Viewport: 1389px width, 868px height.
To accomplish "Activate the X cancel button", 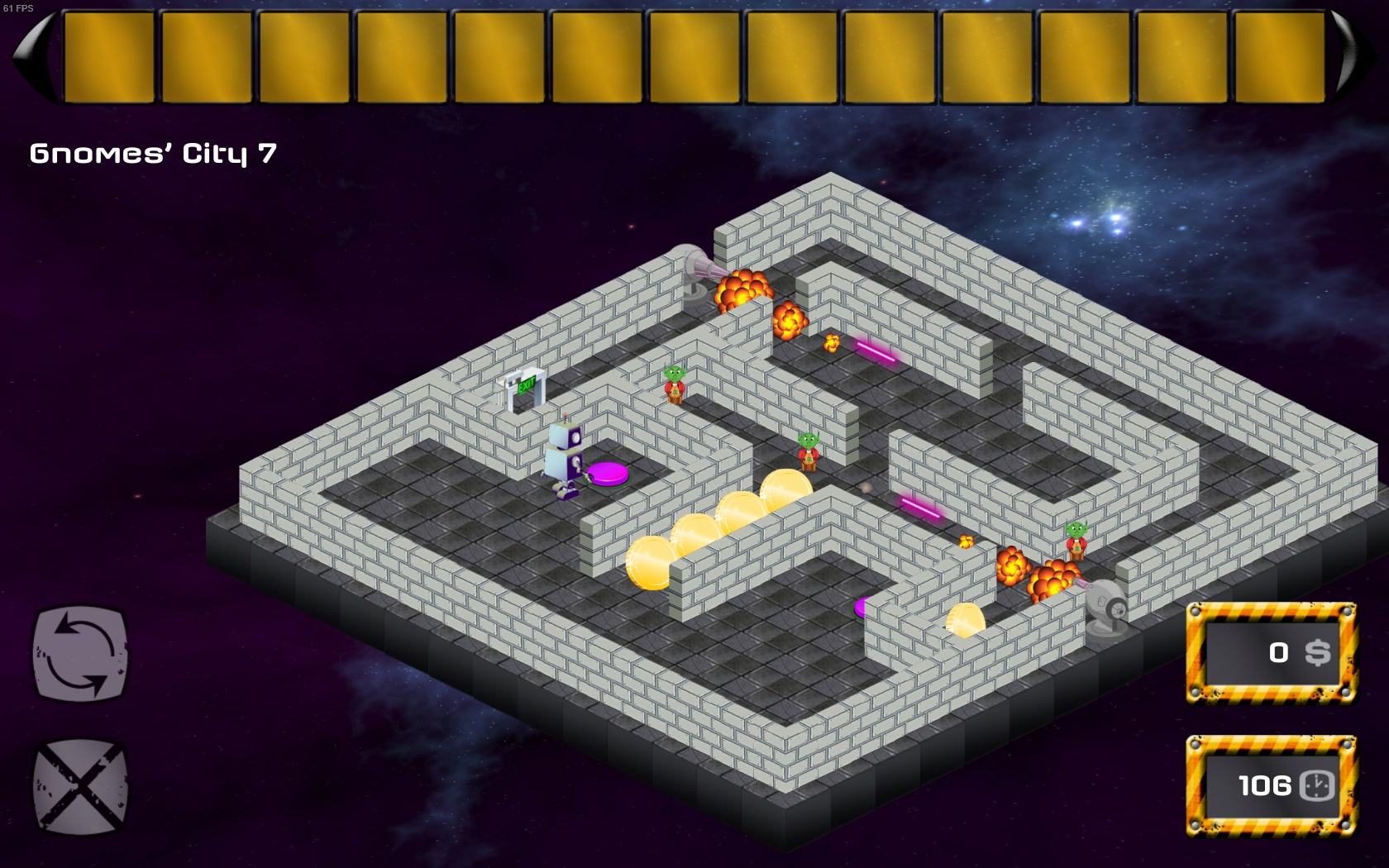I will tap(80, 785).
